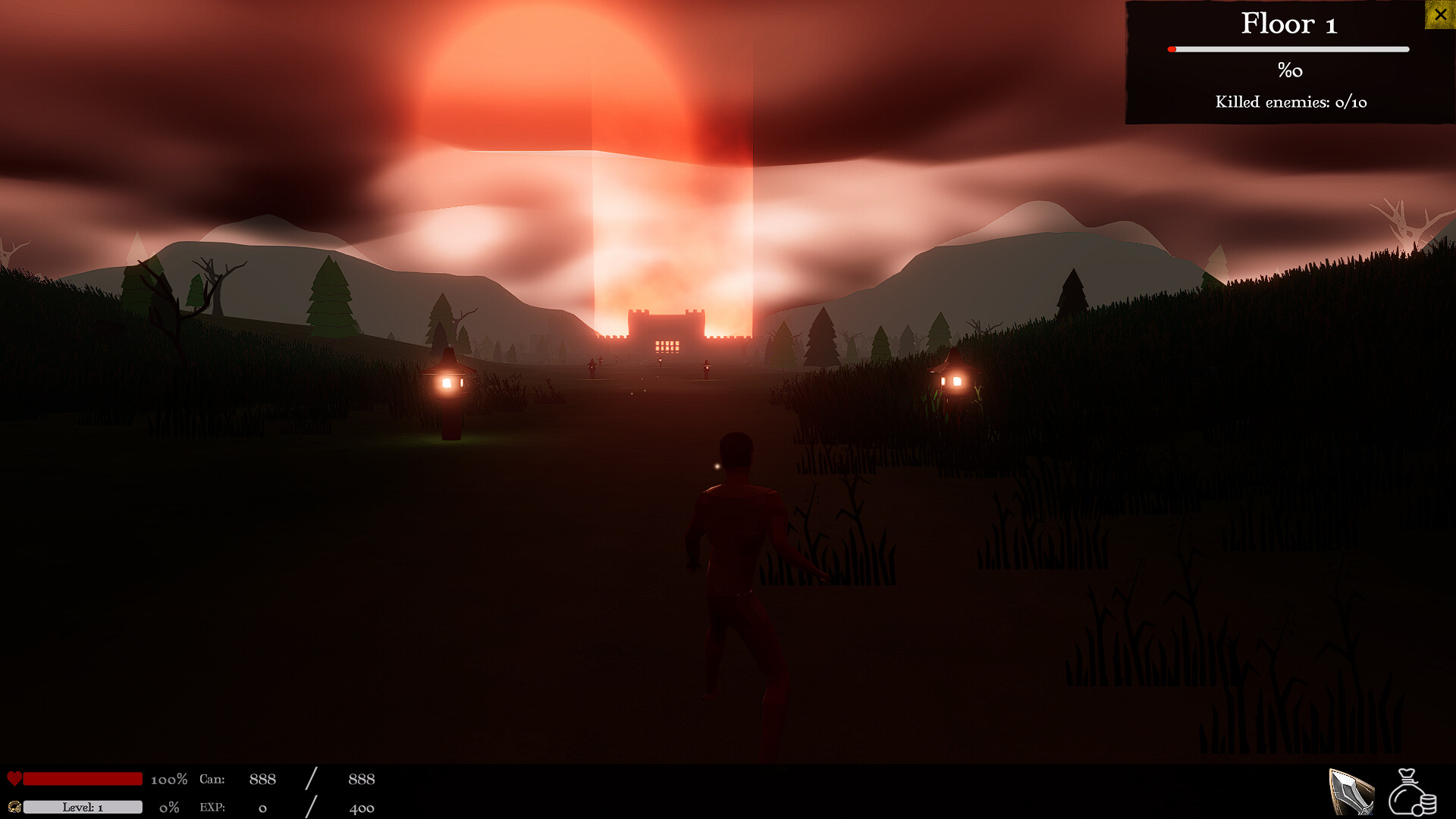Click the EXP value showing 0
This screenshot has height=819, width=1456.
click(x=263, y=808)
